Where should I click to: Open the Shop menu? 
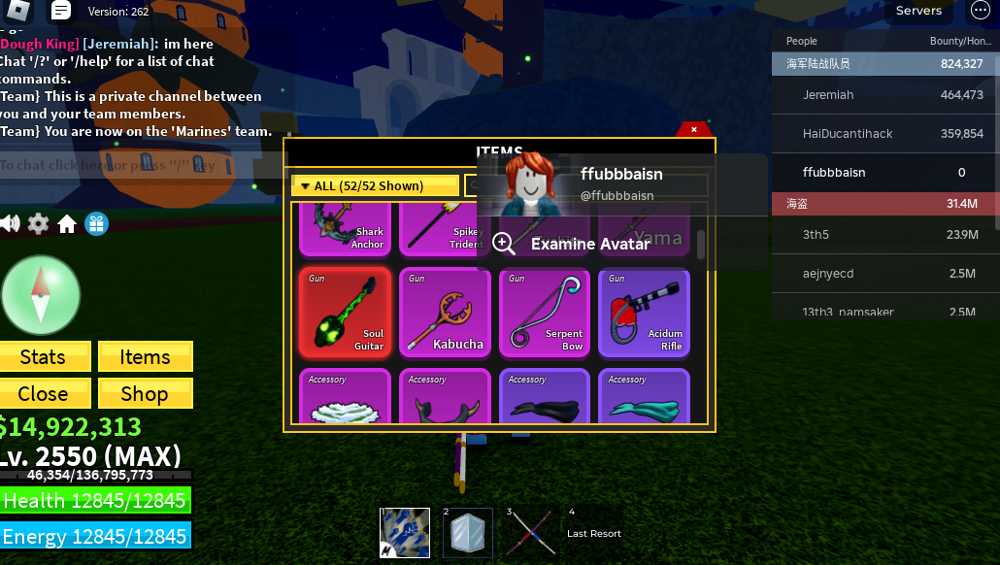tap(145, 393)
